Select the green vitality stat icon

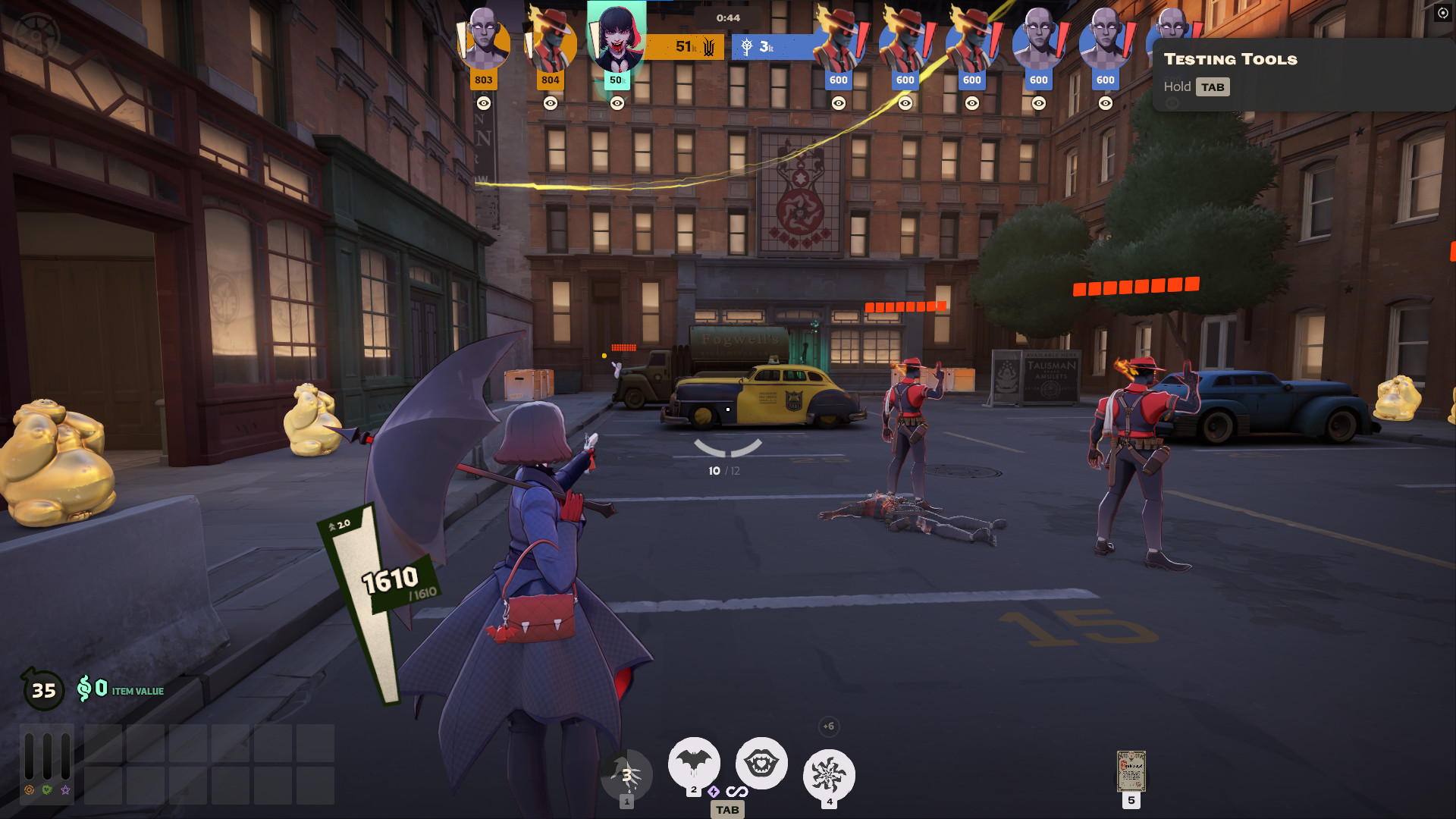pyautogui.click(x=47, y=790)
